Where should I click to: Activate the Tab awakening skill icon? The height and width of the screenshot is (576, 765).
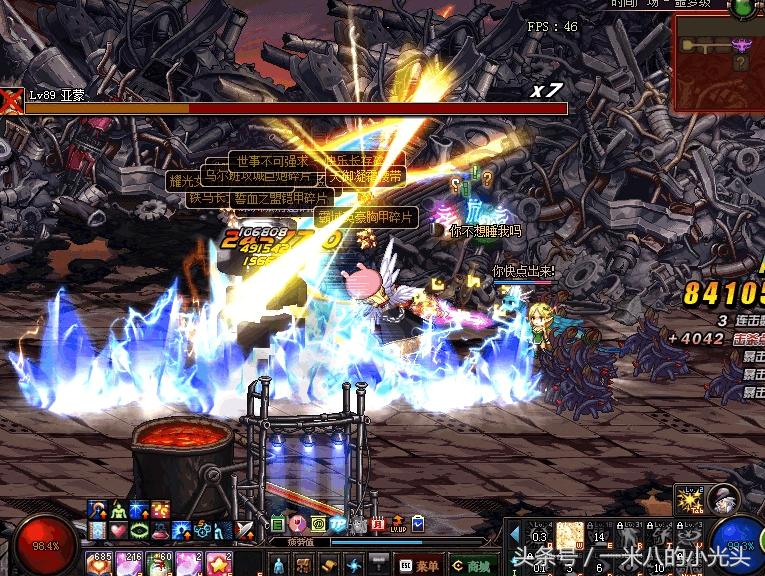(x=688, y=498)
